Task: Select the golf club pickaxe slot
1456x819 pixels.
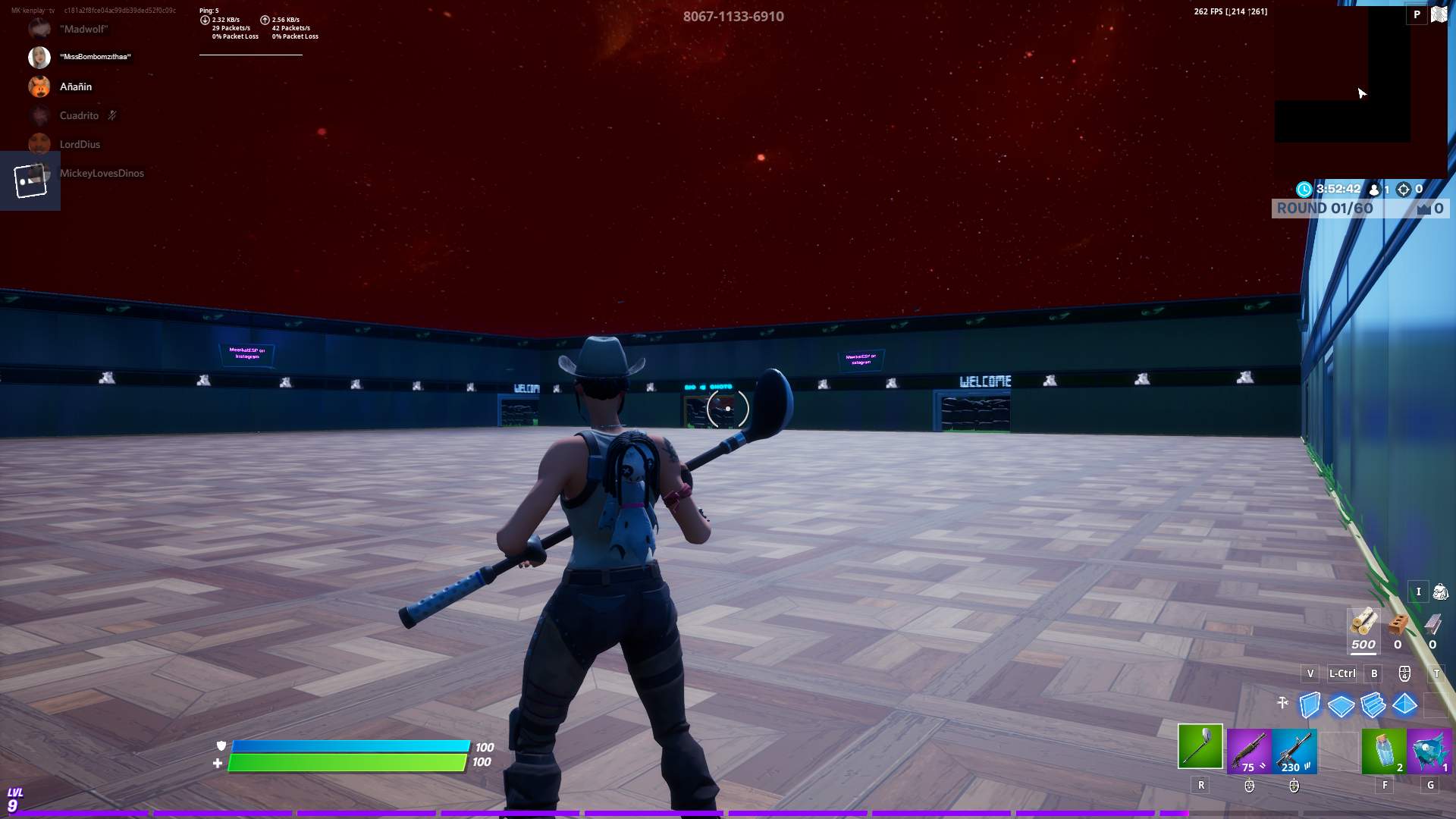Action: (1200, 746)
